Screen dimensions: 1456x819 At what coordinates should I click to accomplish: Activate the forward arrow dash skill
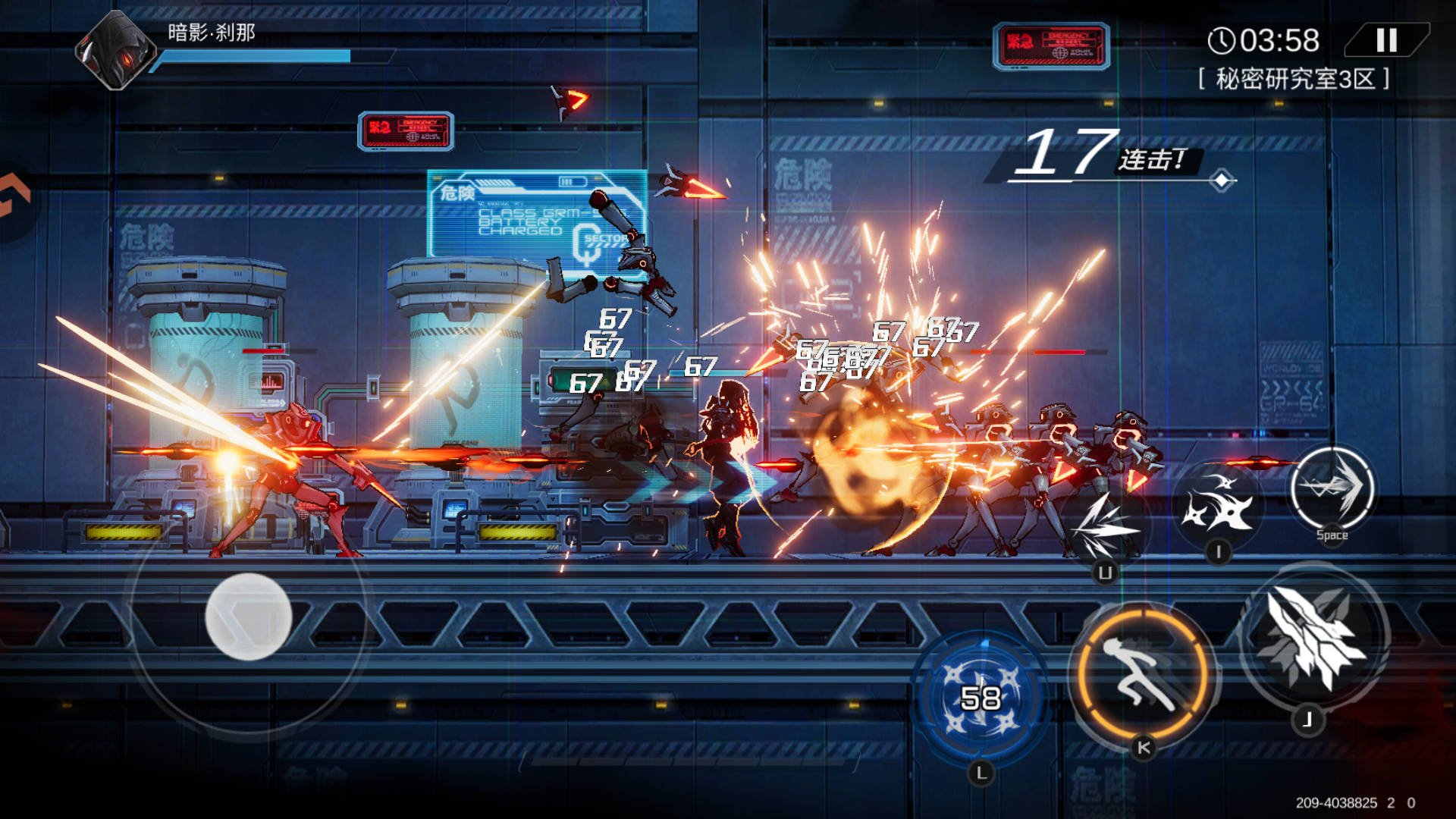point(1332,488)
